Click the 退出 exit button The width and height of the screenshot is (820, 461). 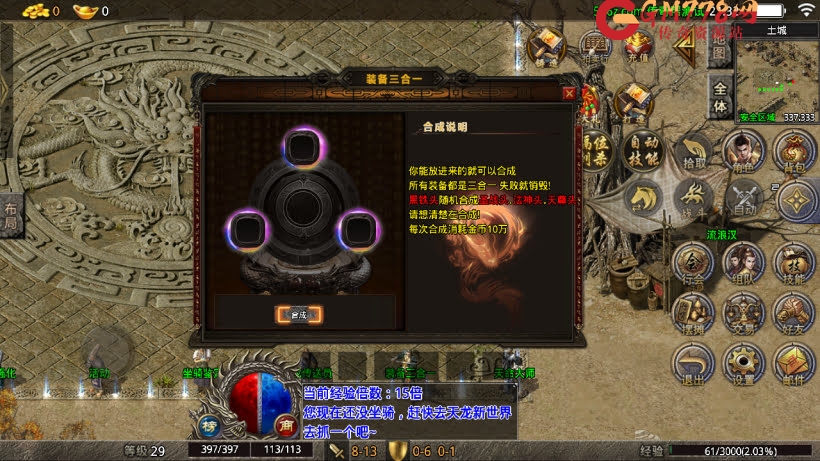tap(694, 364)
